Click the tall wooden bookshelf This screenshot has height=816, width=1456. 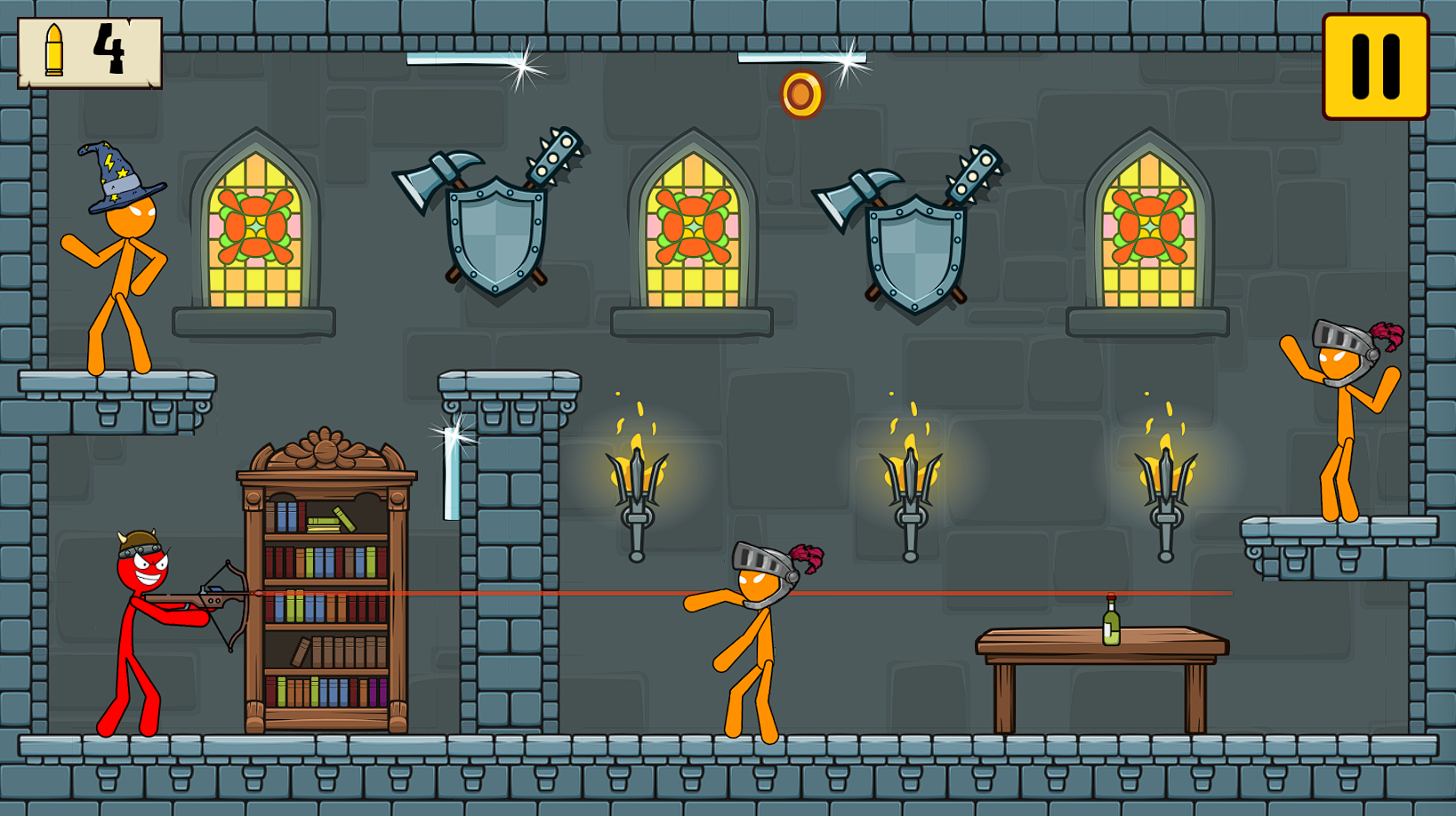pos(325,587)
